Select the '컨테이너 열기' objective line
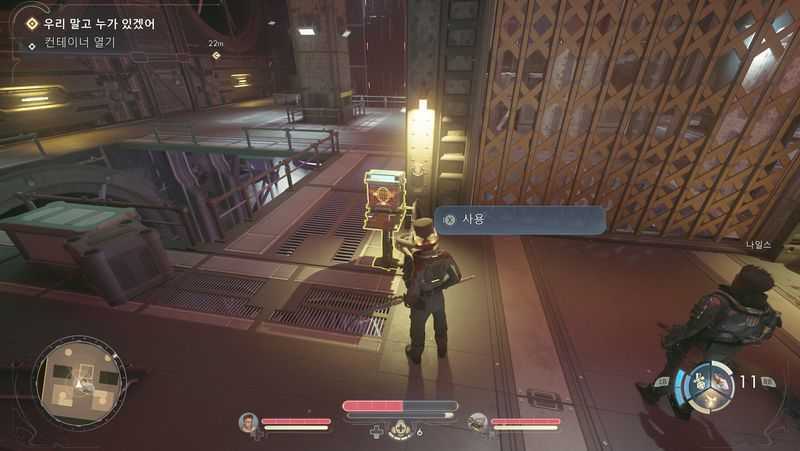The height and width of the screenshot is (451, 800). coord(79,43)
